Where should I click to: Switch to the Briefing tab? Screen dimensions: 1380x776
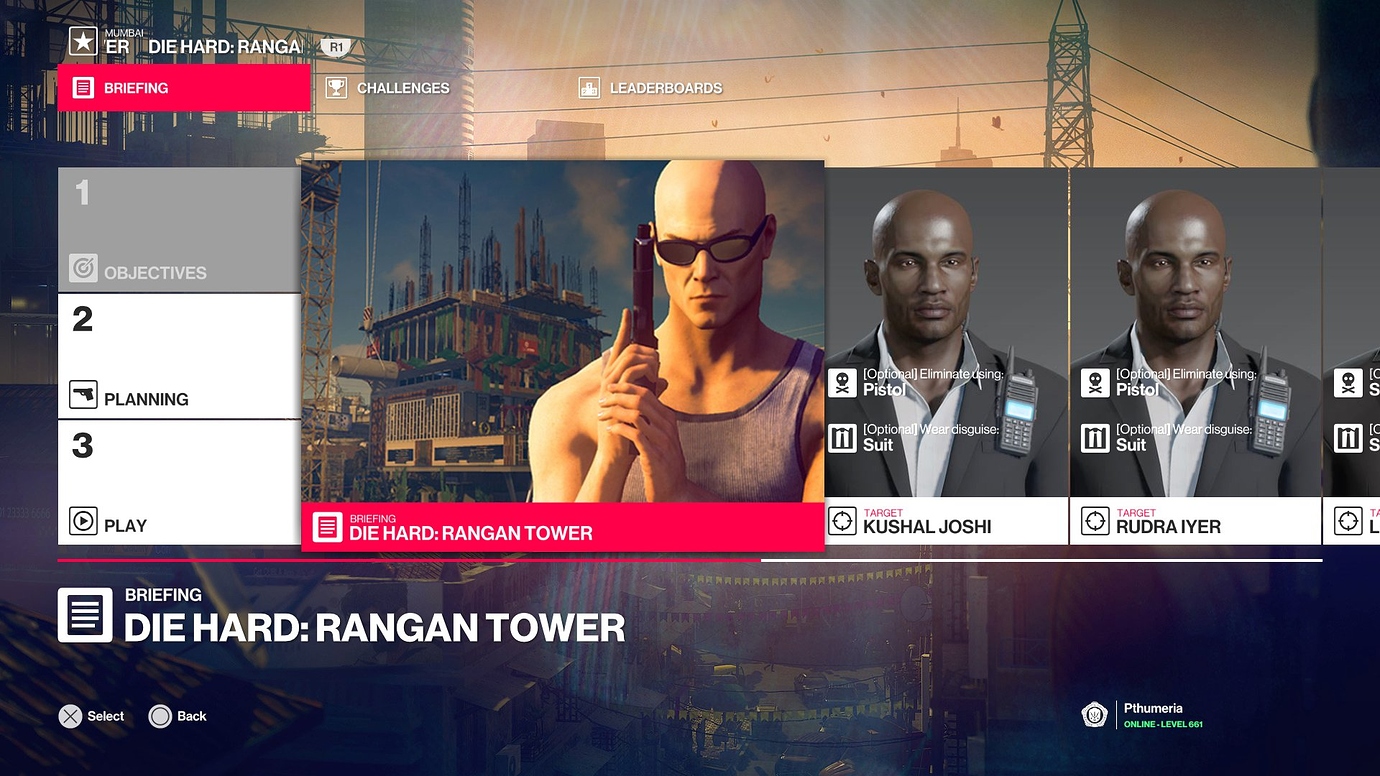pos(184,88)
